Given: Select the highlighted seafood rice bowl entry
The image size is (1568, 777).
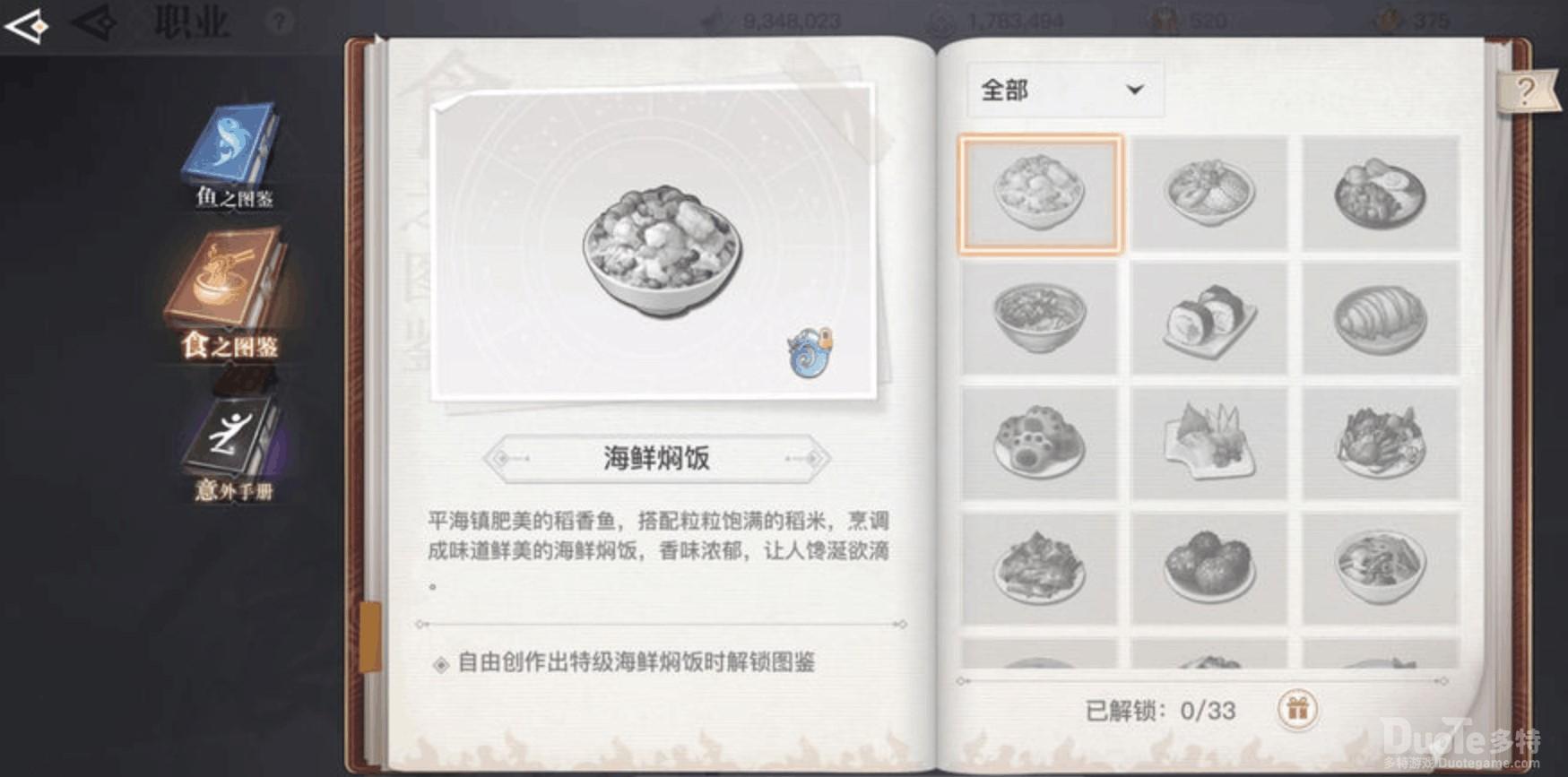Looking at the screenshot, I should click(1040, 193).
